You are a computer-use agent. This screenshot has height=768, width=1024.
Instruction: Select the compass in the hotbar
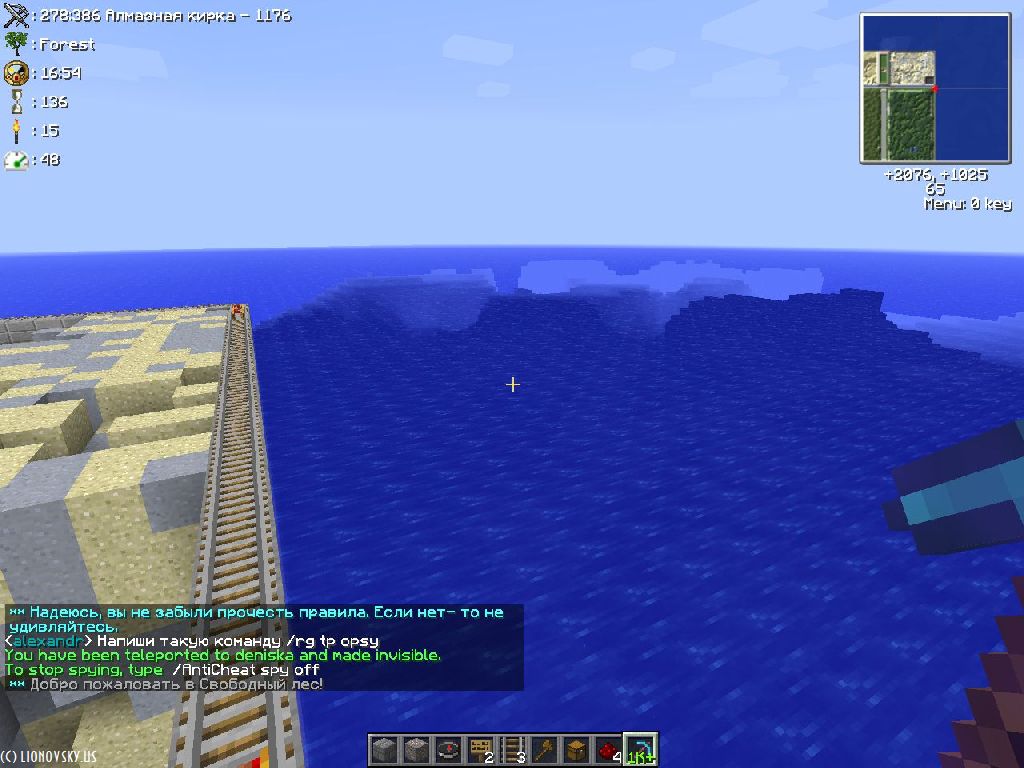(448, 749)
